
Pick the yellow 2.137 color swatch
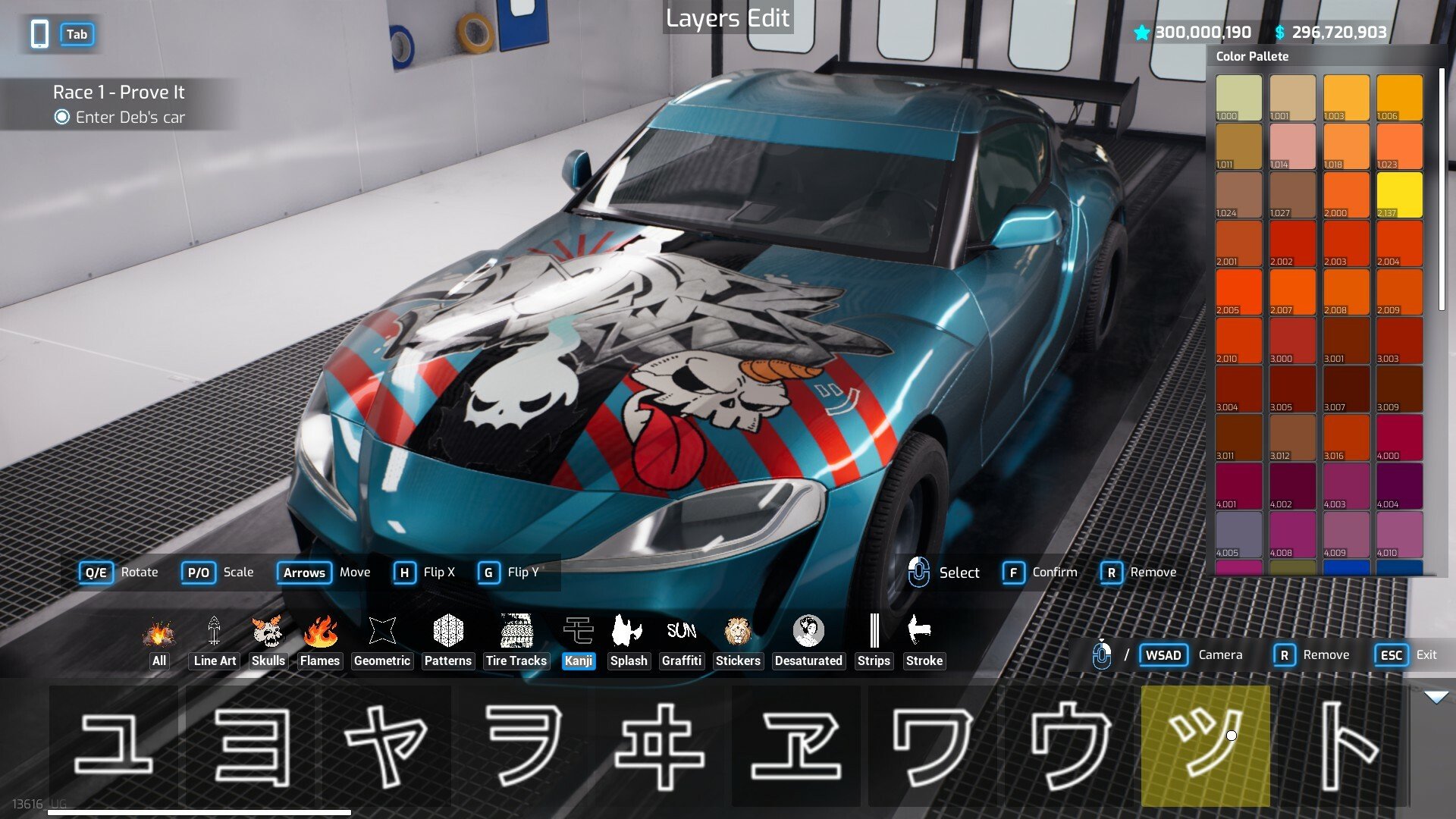pos(1399,195)
